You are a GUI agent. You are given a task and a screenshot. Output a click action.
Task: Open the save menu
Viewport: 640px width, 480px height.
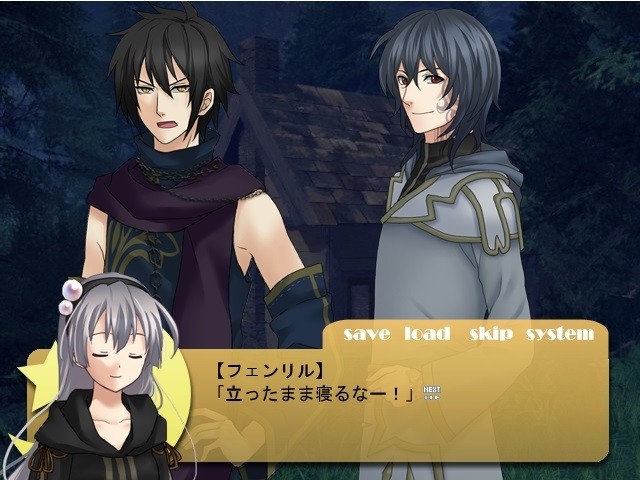pyautogui.click(x=366, y=334)
